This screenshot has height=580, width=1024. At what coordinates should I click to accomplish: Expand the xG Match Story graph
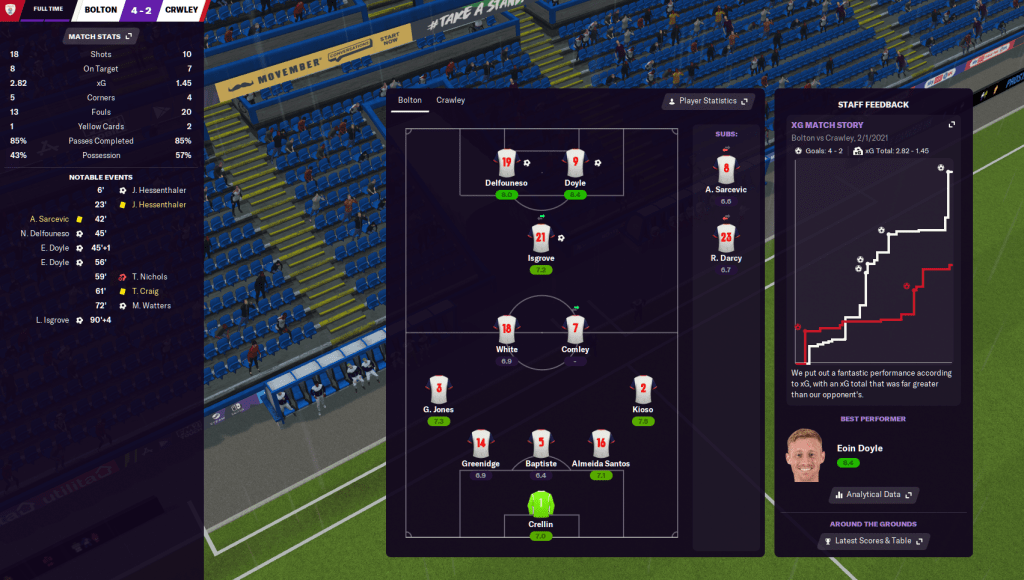point(952,124)
